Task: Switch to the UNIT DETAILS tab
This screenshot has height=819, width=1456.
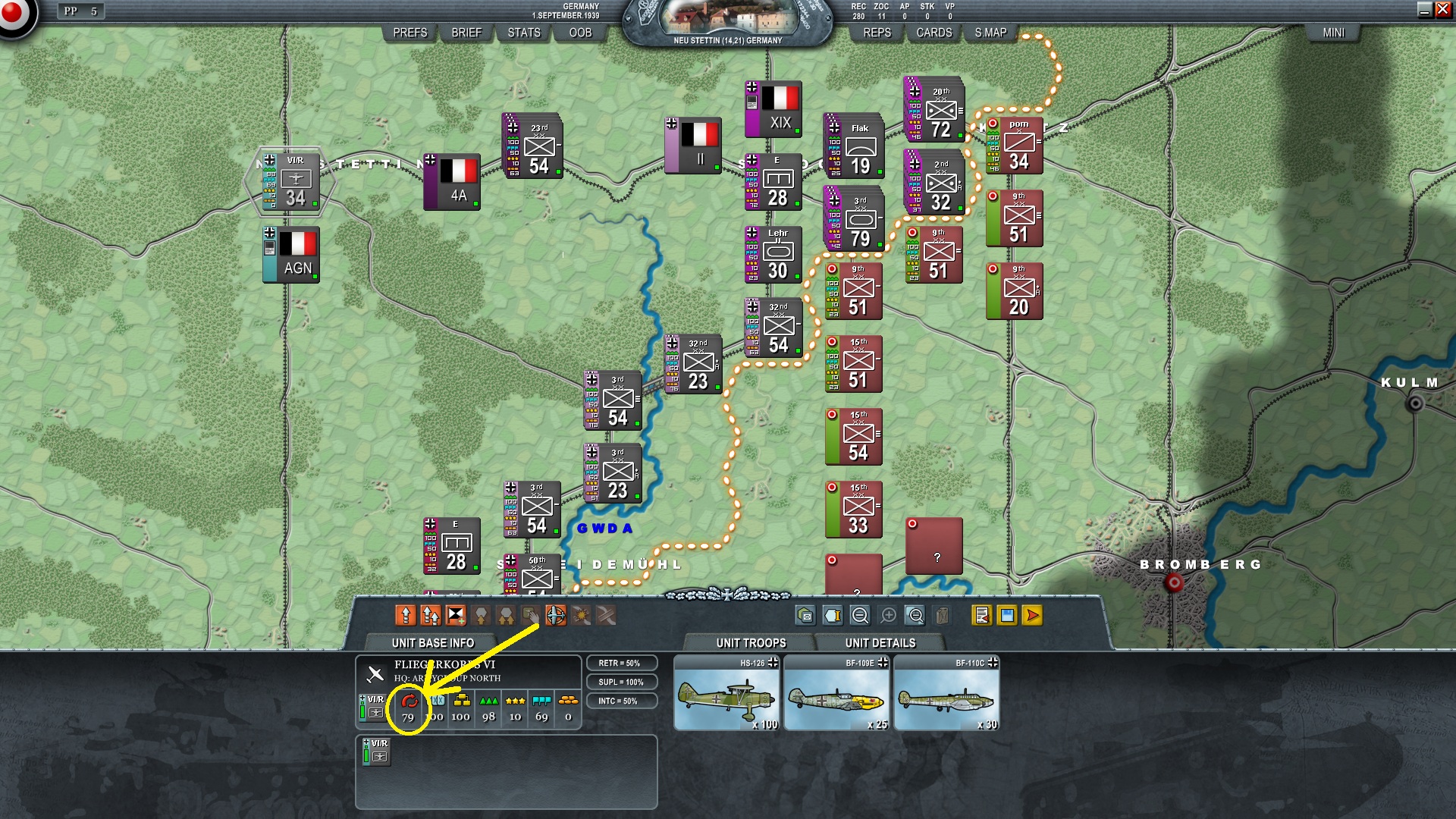Action: coord(880,642)
